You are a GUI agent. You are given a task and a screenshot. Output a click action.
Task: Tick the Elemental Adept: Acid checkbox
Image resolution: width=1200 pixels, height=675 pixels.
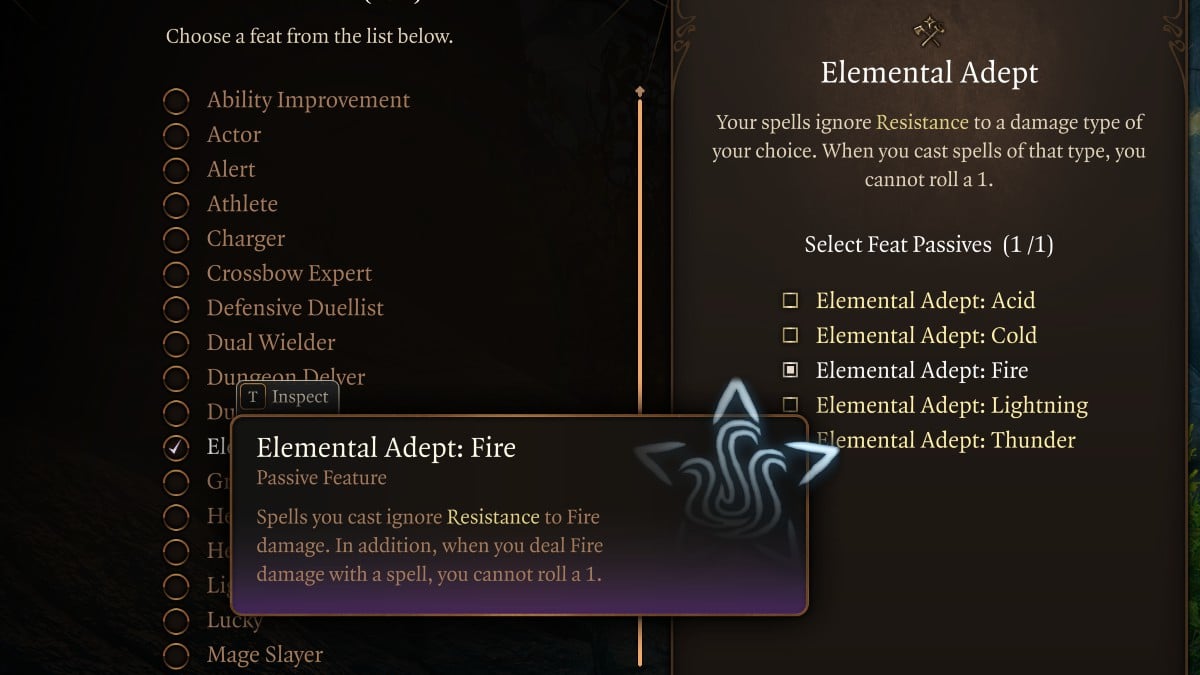coord(790,301)
